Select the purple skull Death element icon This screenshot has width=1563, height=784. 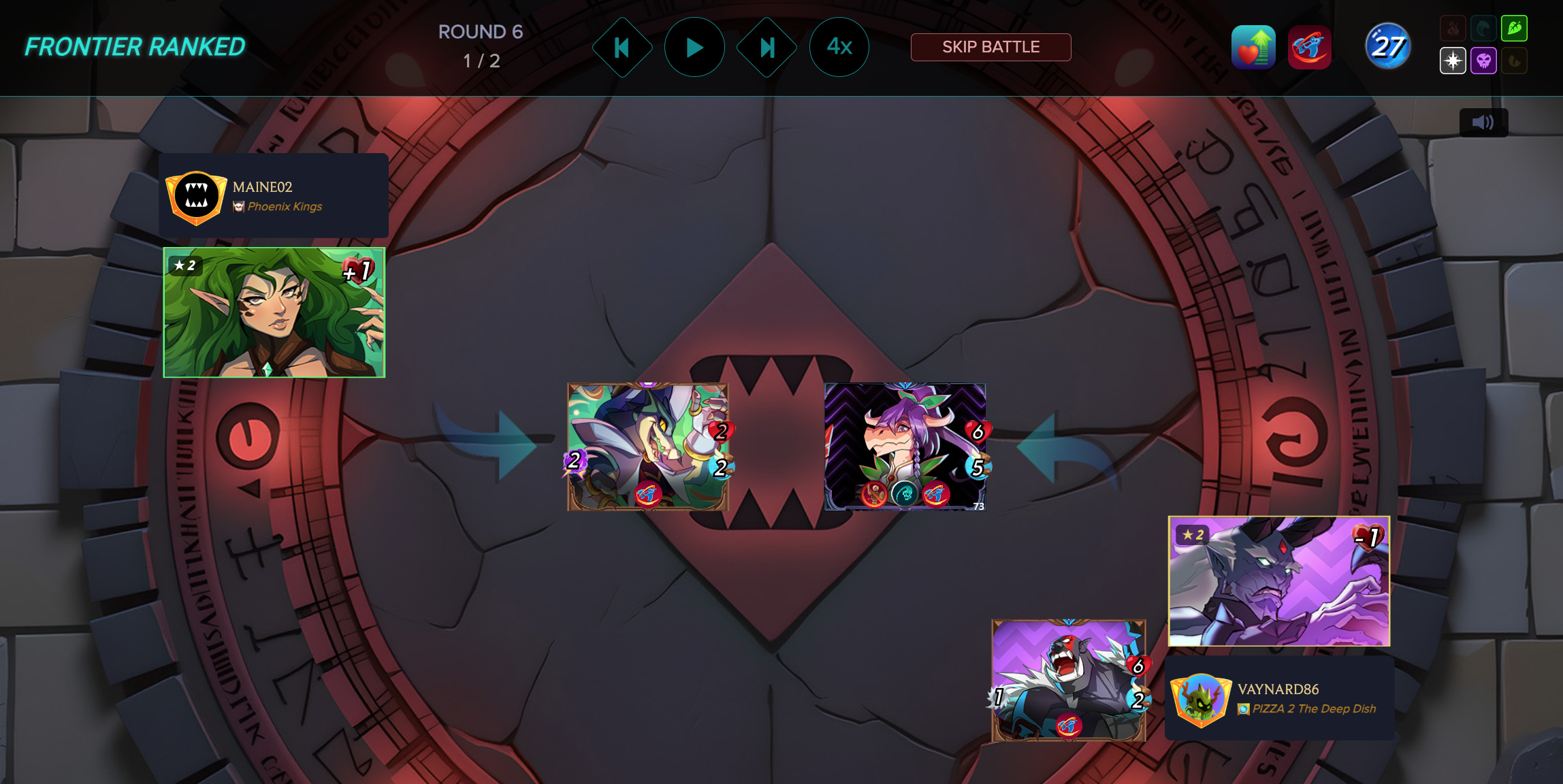click(x=1484, y=61)
